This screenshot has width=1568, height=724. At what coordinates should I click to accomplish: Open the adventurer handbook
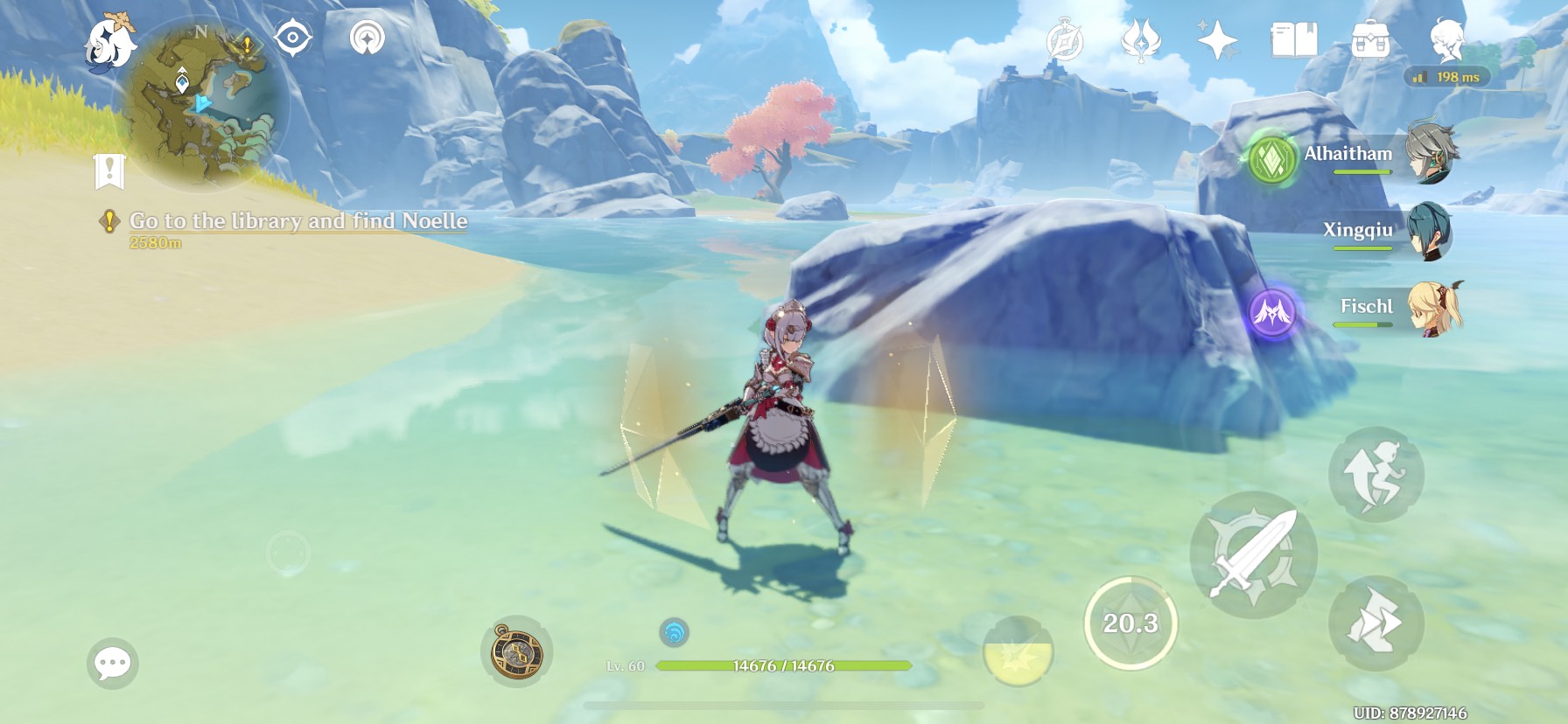[1293, 40]
